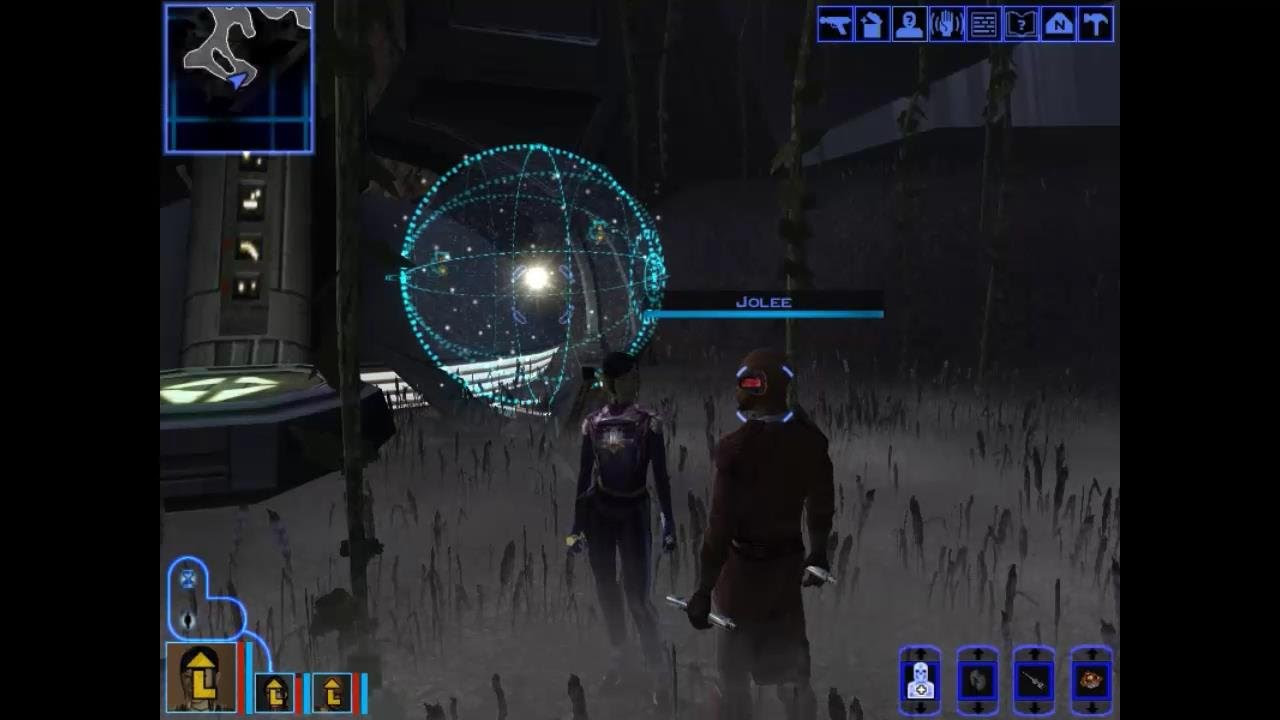Click the minimap in the top-left corner
The image size is (1280, 720).
238,78
